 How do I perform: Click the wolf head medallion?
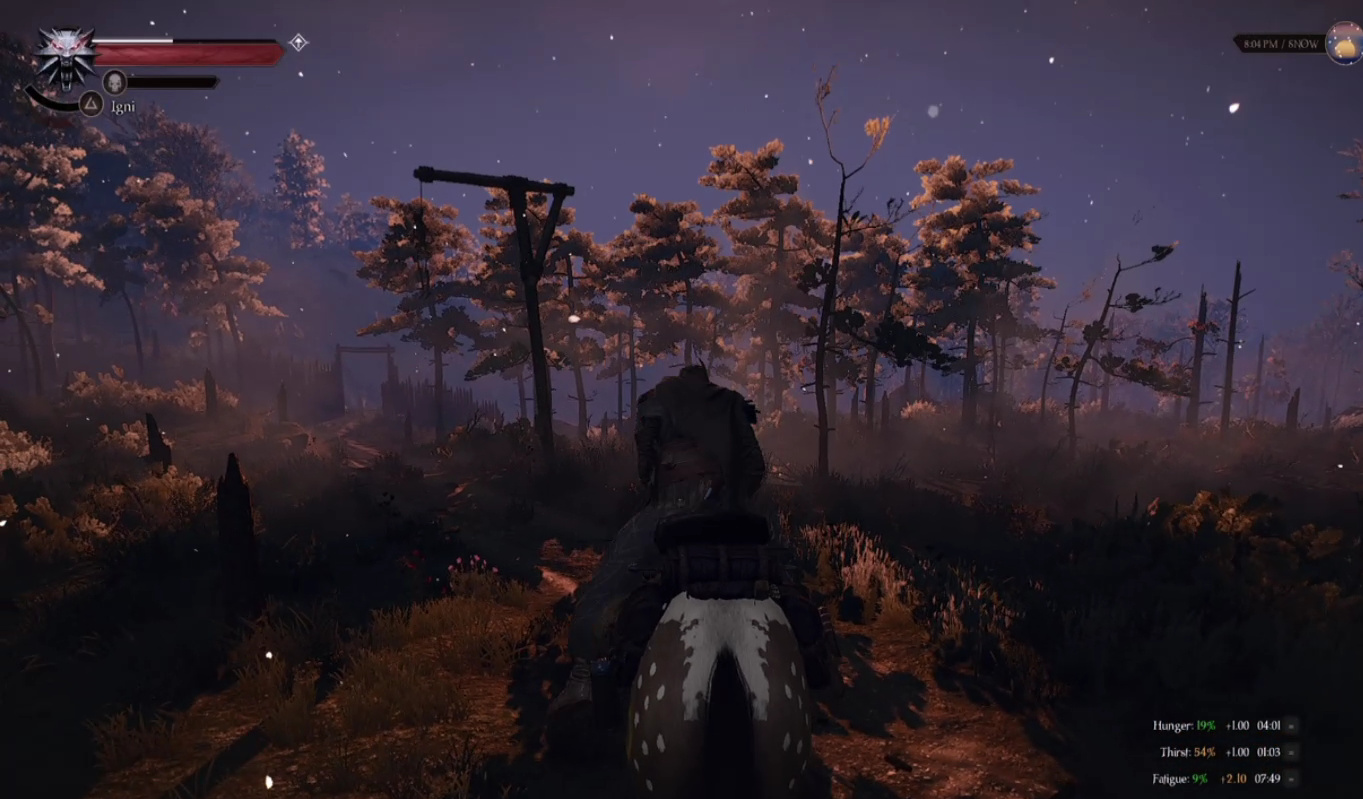[x=66, y=56]
